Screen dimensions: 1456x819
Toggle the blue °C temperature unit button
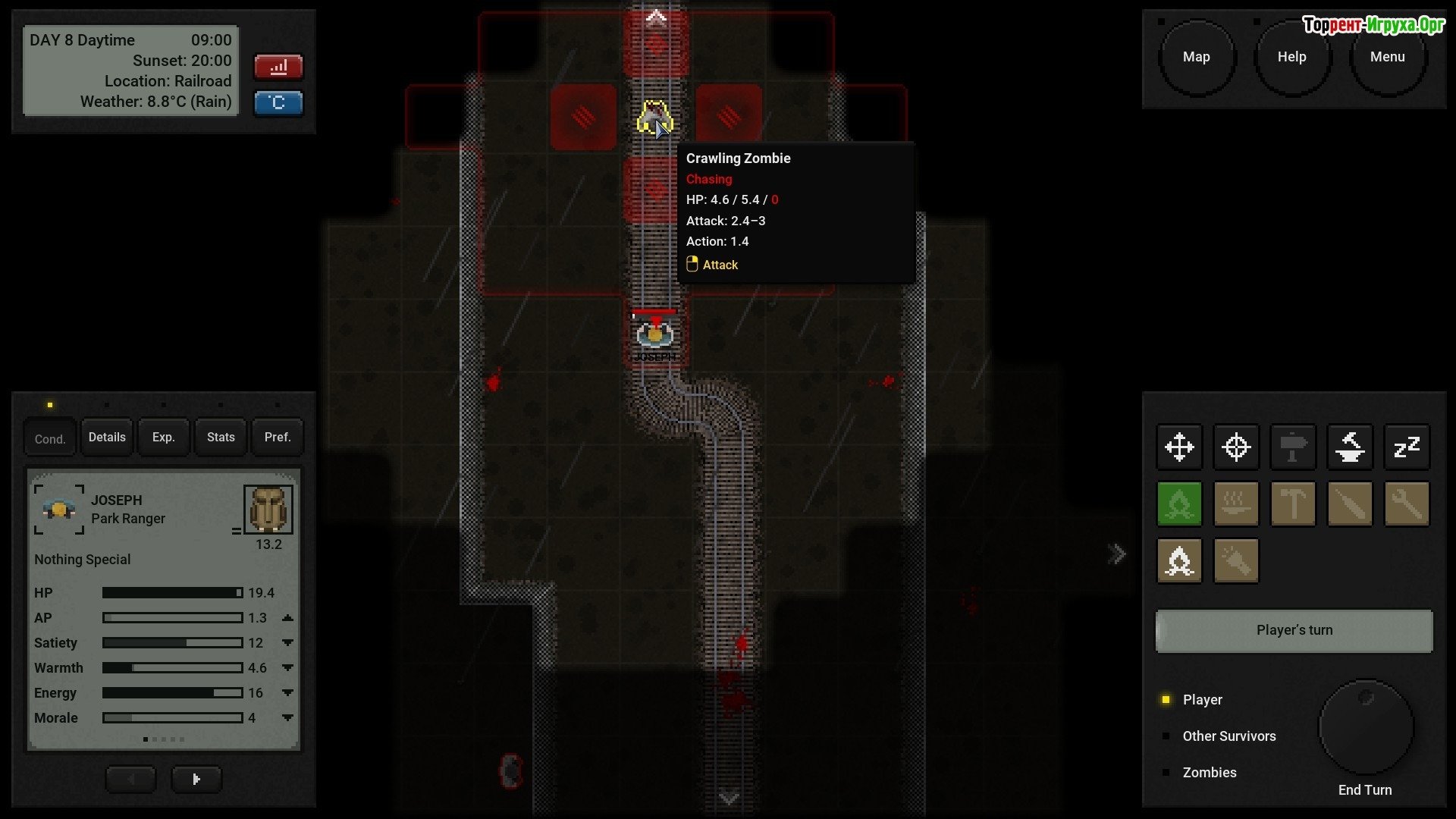point(278,103)
